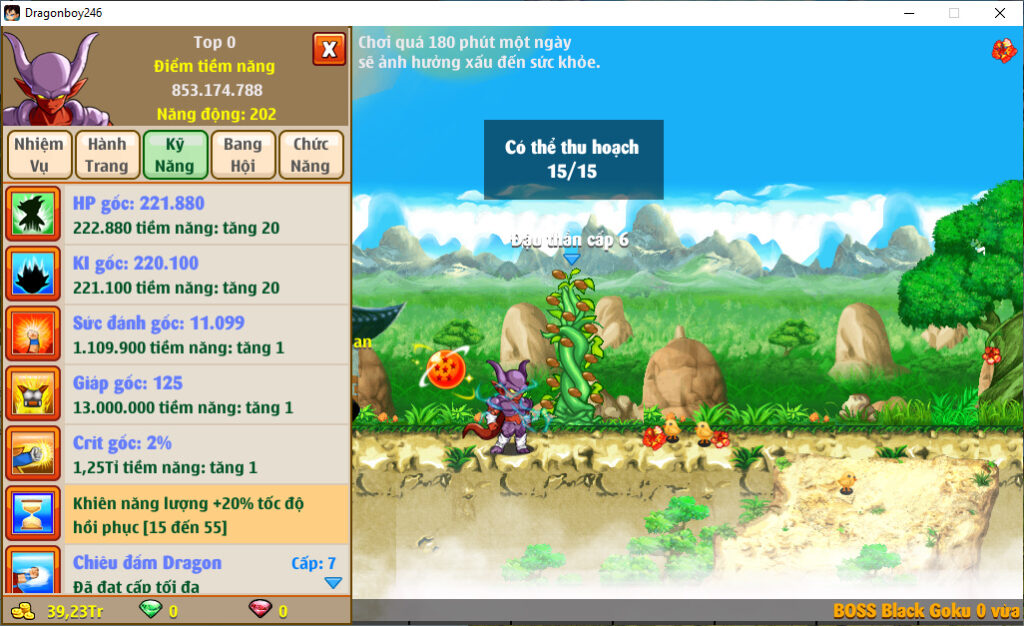The height and width of the screenshot is (626, 1024).
Task: Minimize the Dragonboy246 window
Action: pyautogui.click(x=909, y=13)
